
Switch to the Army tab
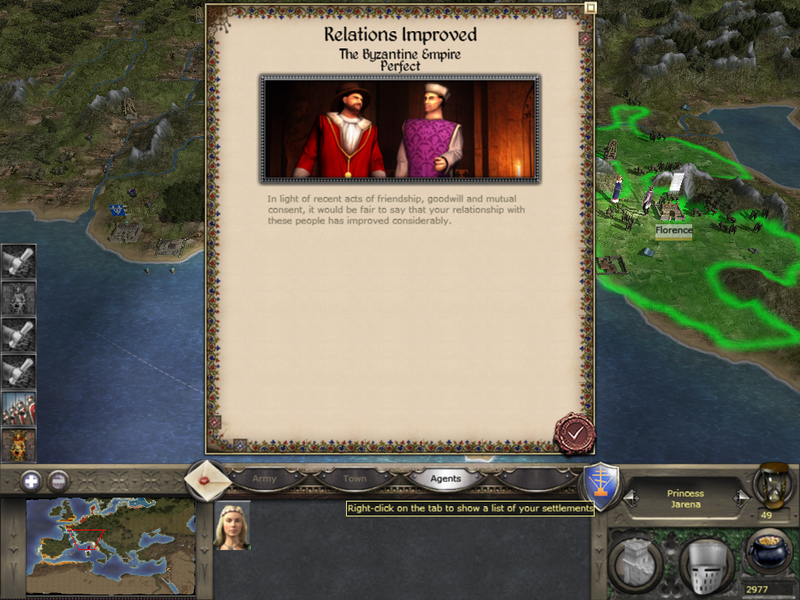[x=265, y=479]
